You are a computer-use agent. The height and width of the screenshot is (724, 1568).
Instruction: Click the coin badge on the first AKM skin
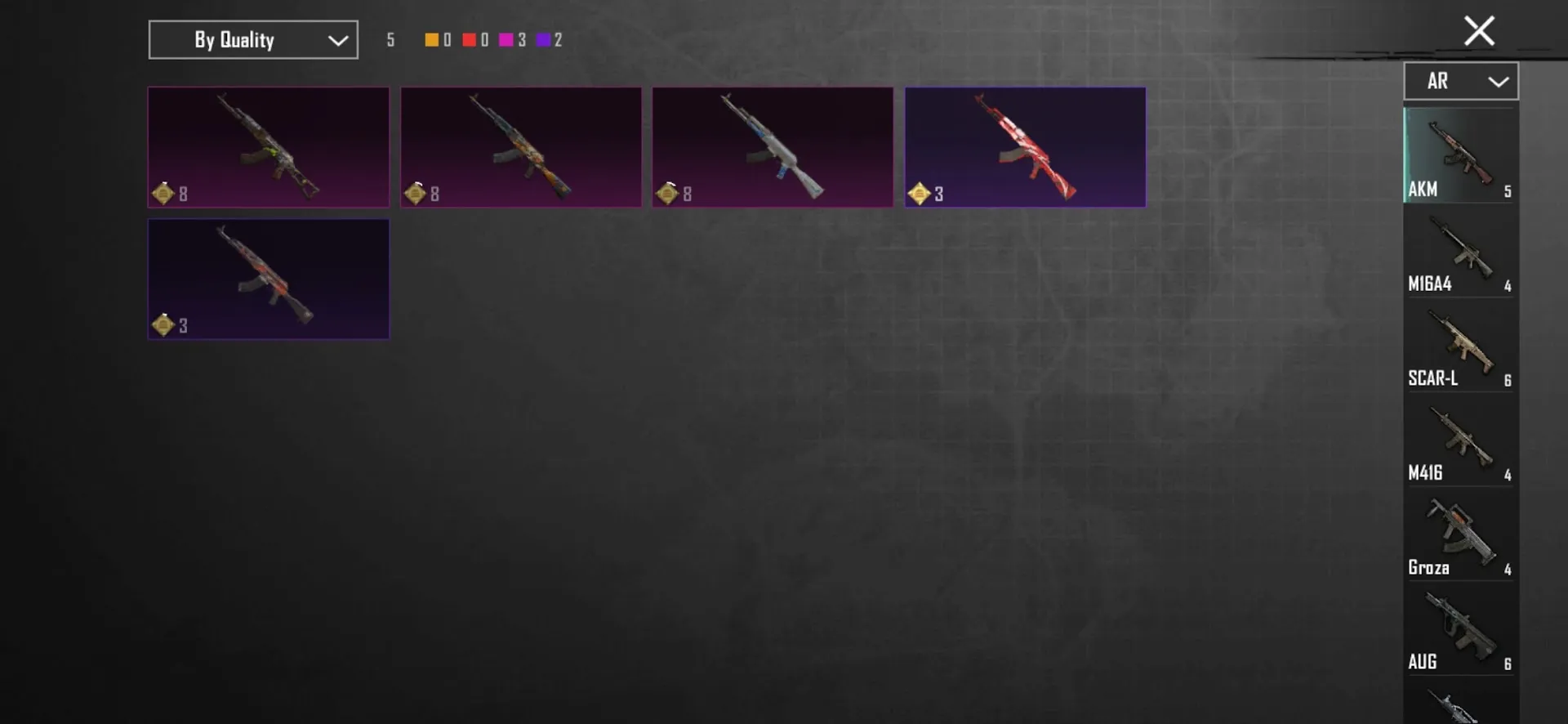(164, 194)
